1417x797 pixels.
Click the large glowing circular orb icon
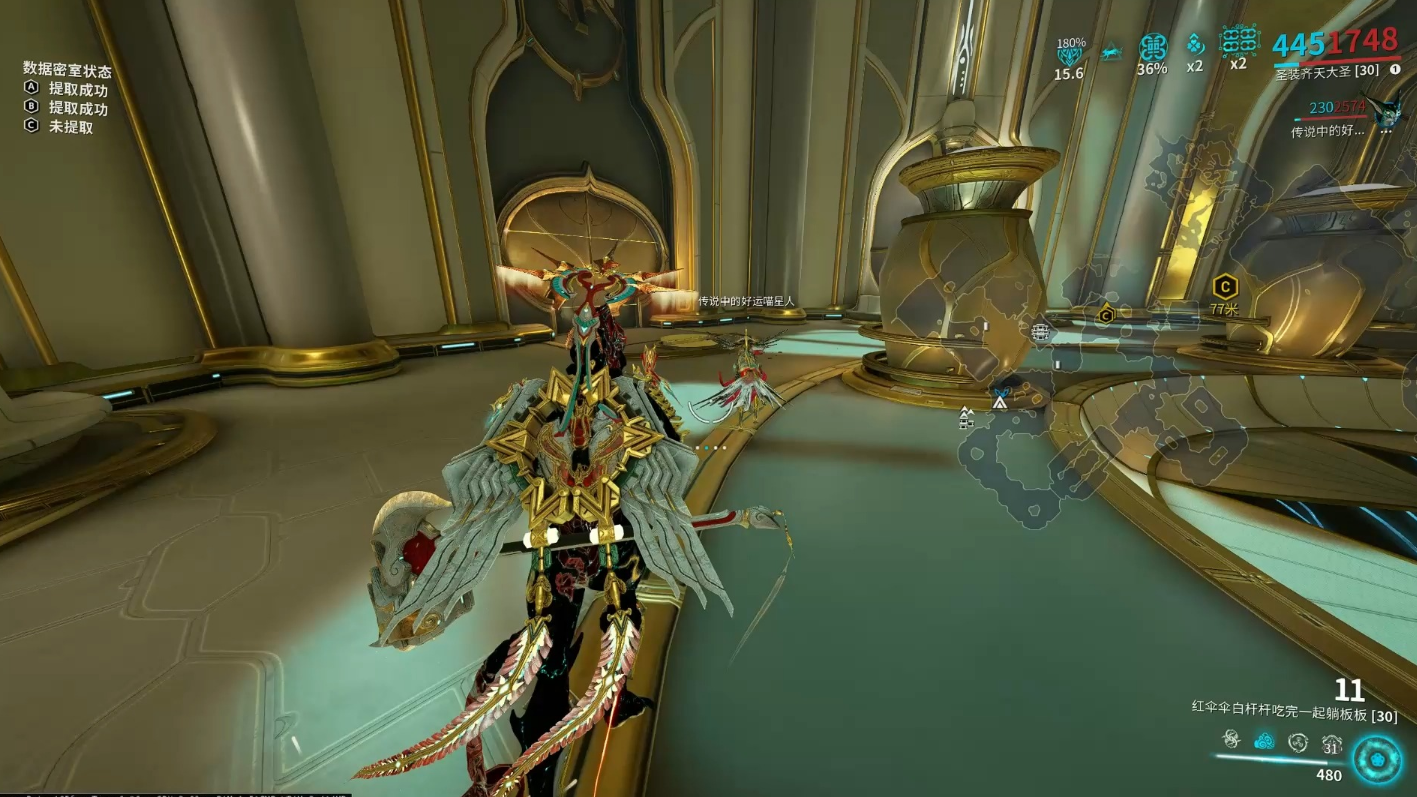pyautogui.click(x=1377, y=759)
